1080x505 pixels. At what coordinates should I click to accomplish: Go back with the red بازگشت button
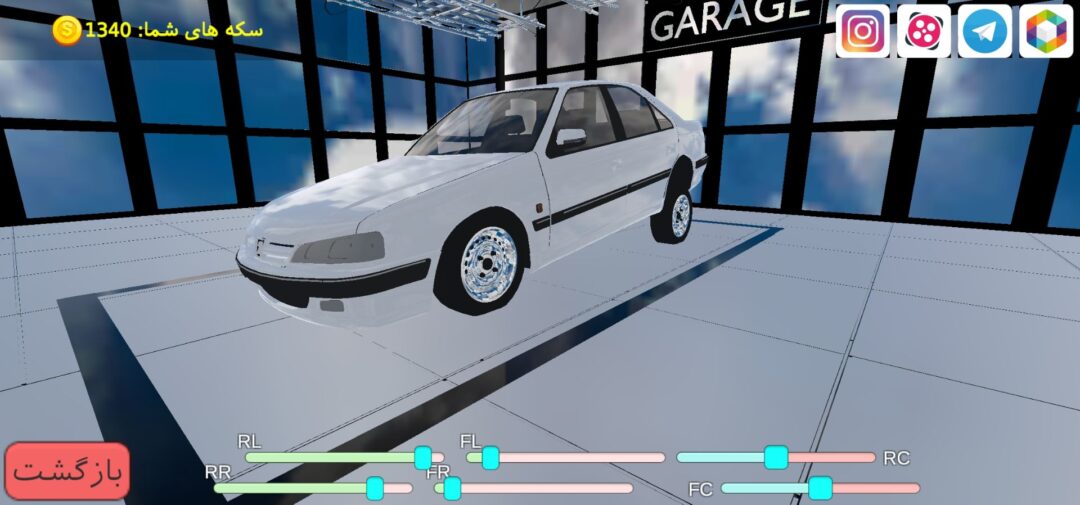[x=68, y=470]
